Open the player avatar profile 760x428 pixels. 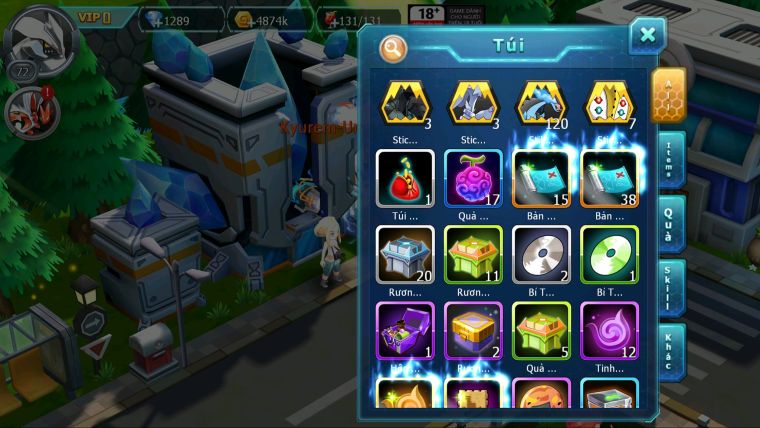(x=38, y=36)
